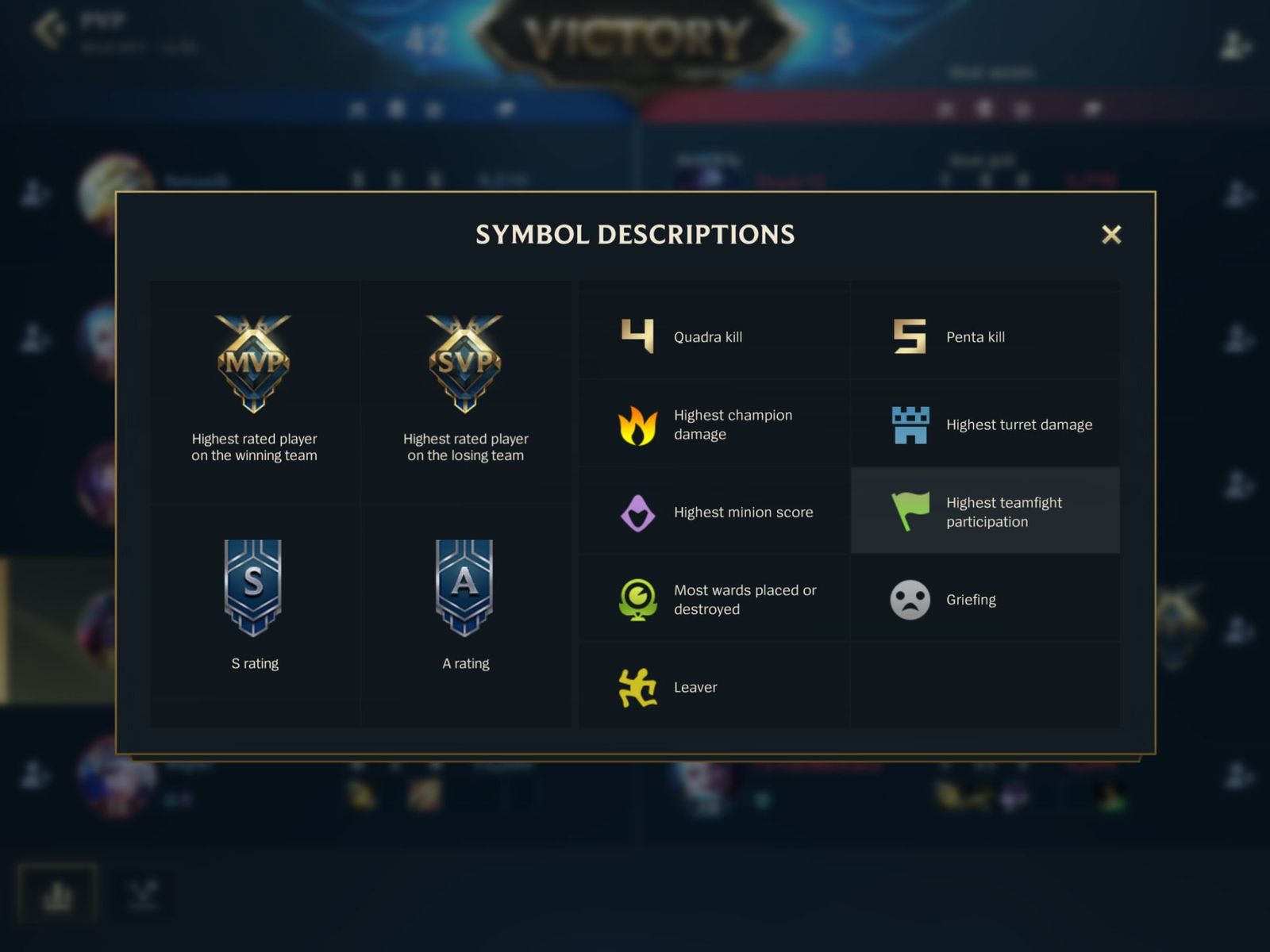Image resolution: width=1270 pixels, height=952 pixels.
Task: Click the Griefing description row
Action: tap(984, 599)
